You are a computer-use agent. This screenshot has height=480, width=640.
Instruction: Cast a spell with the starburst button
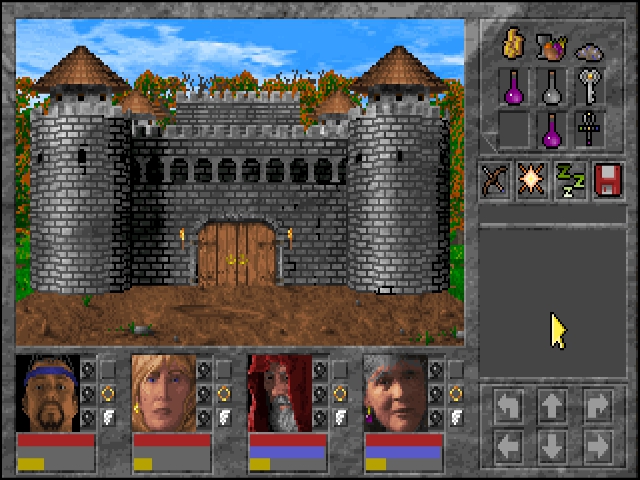point(533,180)
